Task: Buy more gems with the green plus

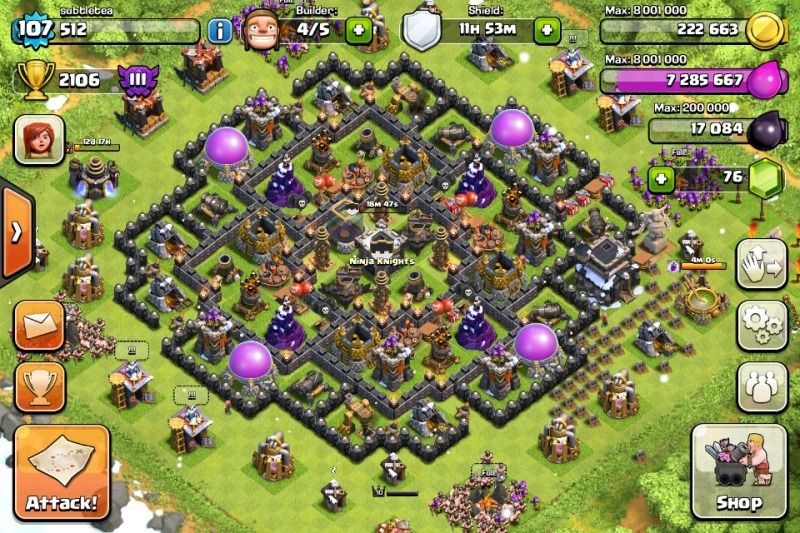Action: coord(661,179)
